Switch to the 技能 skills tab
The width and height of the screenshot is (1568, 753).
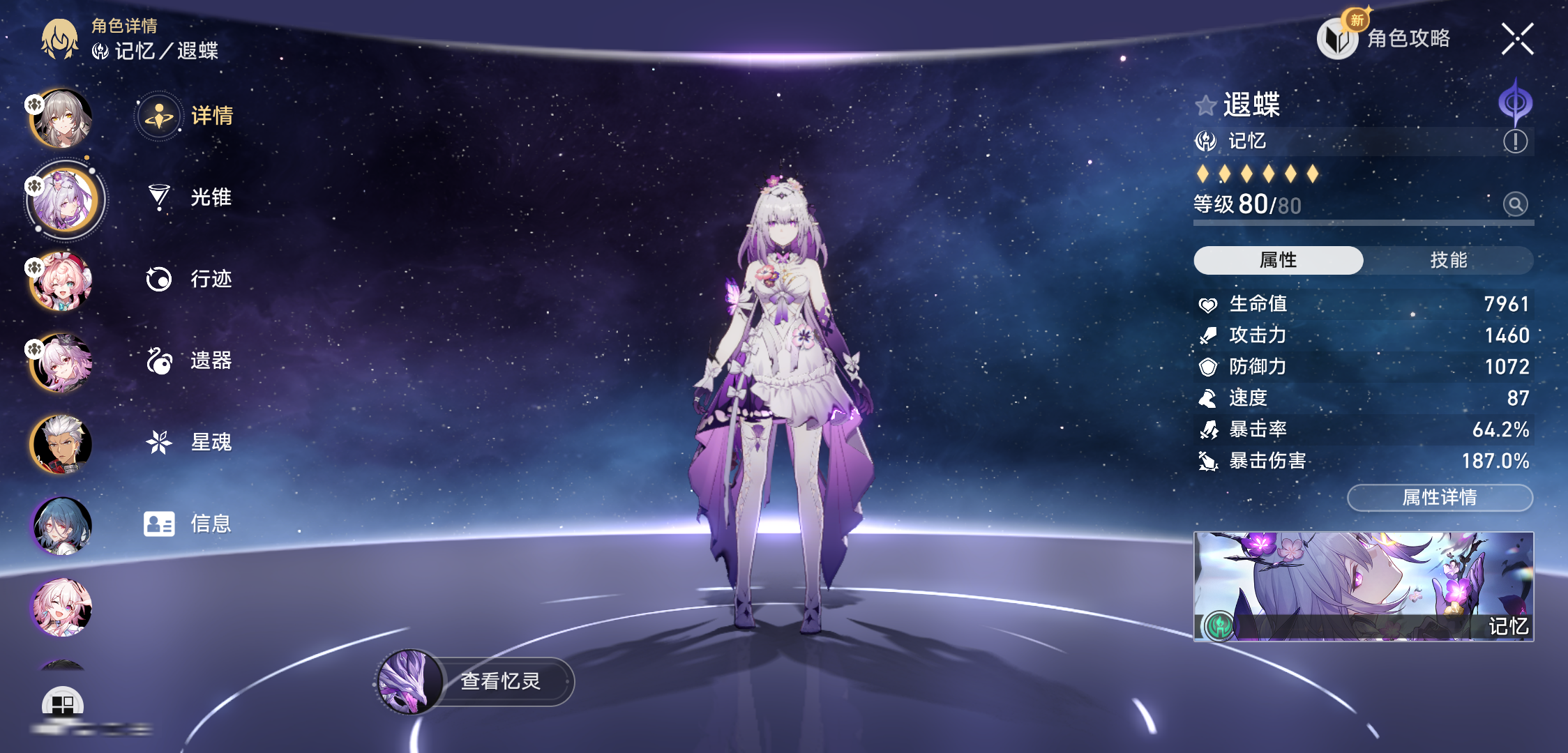point(1448,260)
